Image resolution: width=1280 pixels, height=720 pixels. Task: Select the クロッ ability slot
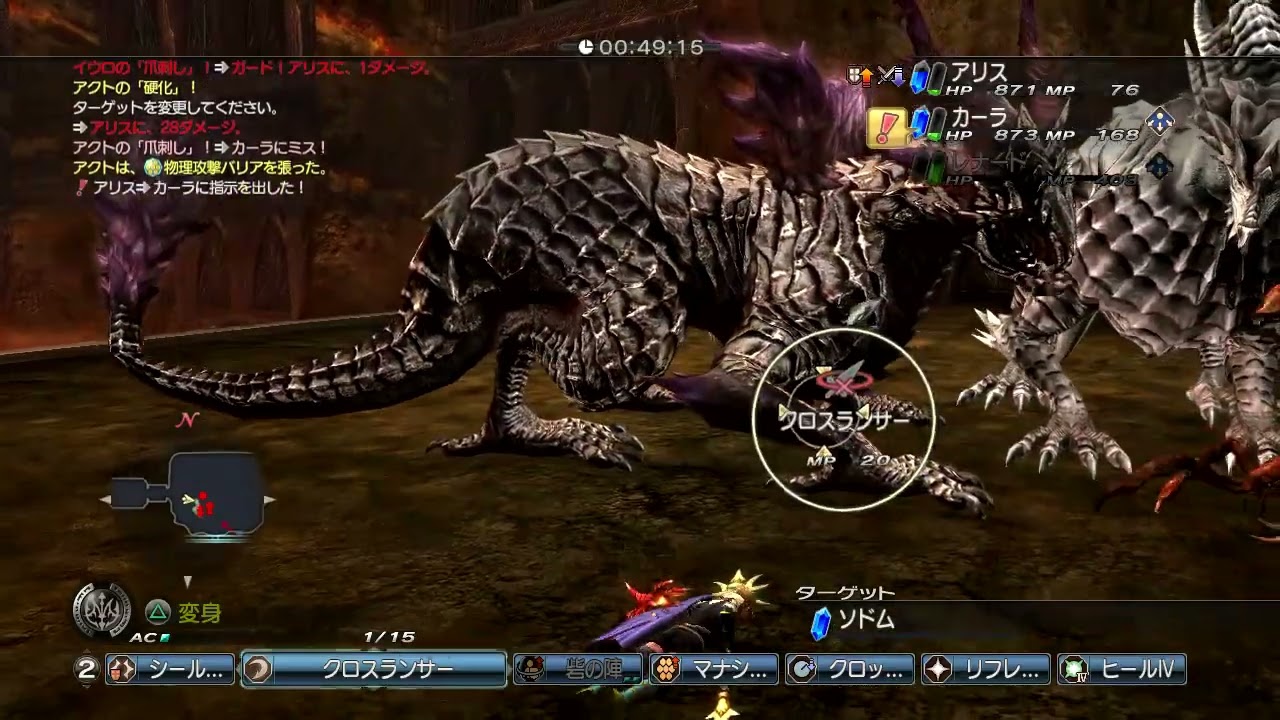pos(850,669)
